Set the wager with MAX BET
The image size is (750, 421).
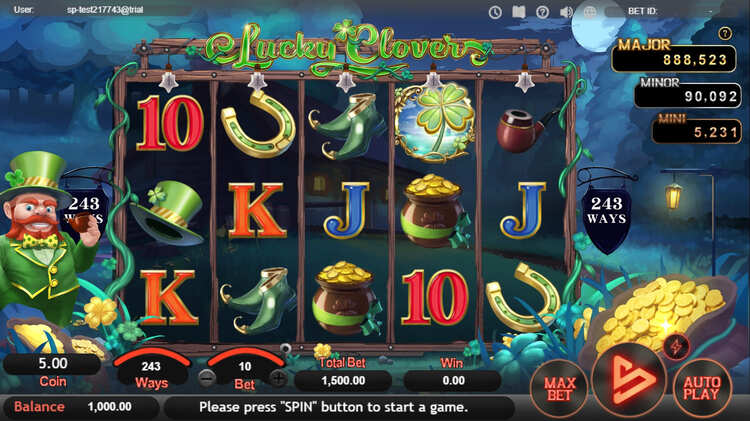(x=558, y=385)
